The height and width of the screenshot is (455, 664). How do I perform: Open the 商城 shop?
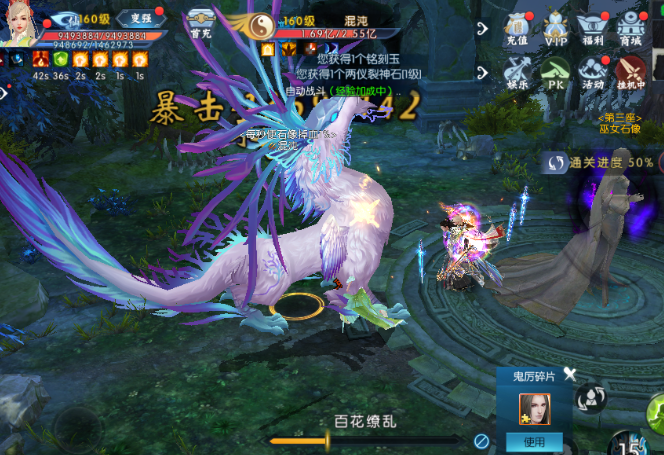(x=630, y=31)
